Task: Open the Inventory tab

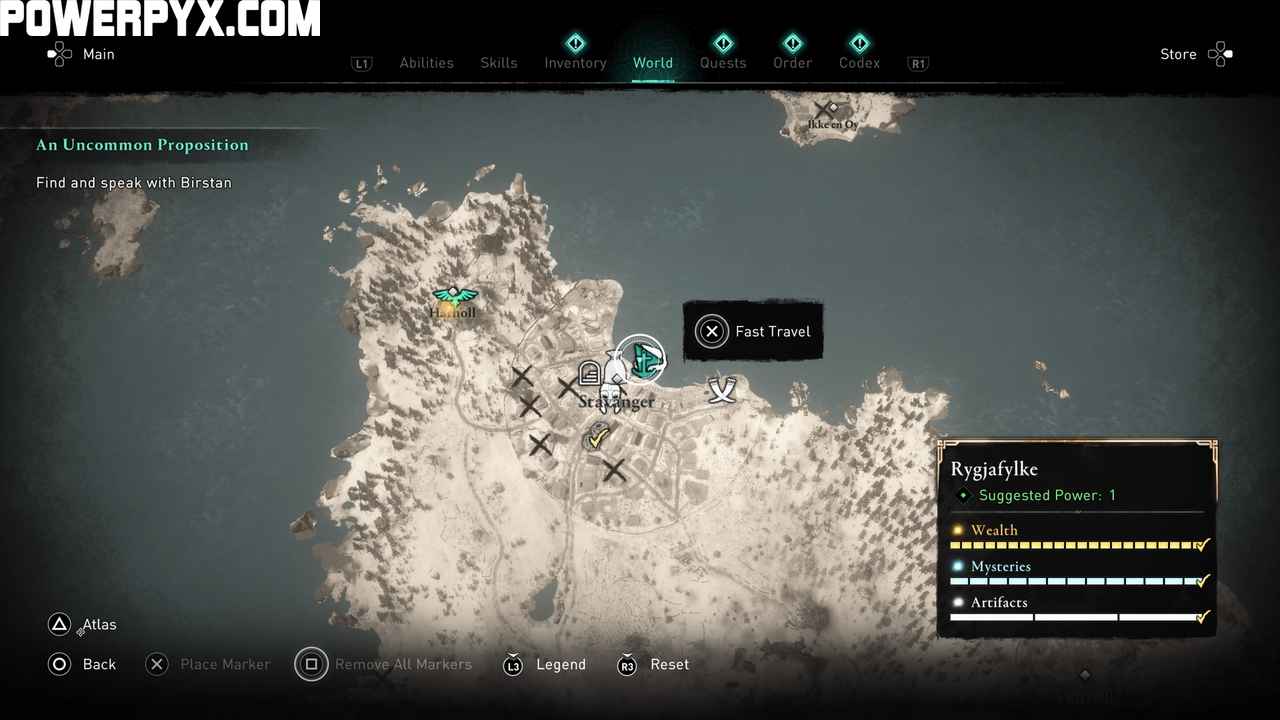Action: pos(575,63)
